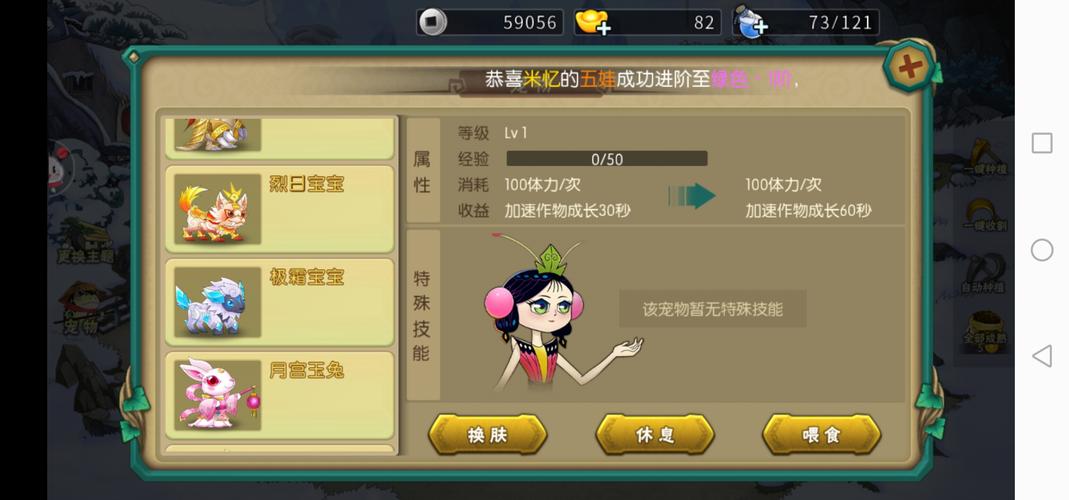Close the pet panel with the corner button
The height and width of the screenshot is (500, 1069).
909,68
